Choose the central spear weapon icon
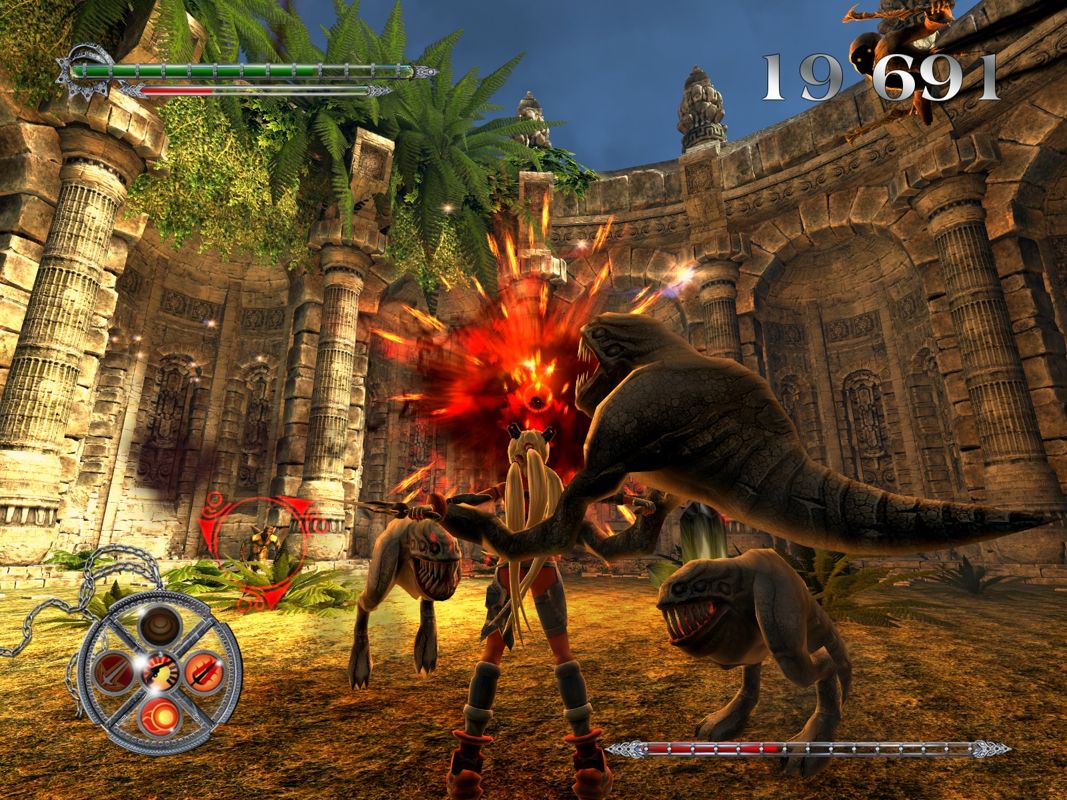Viewport: 1067px width, 800px height. pos(158,672)
